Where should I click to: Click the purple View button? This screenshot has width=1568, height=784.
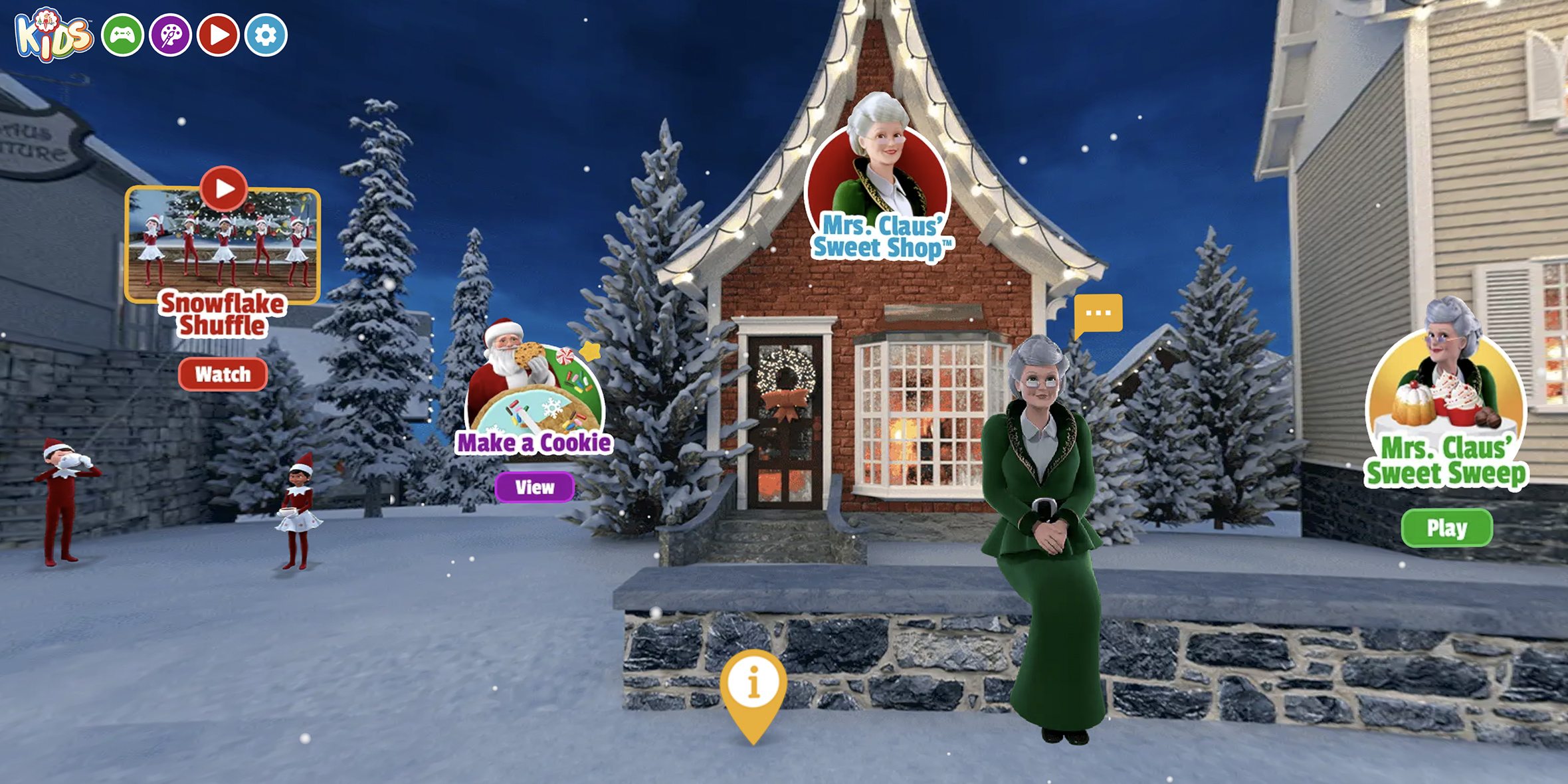[x=536, y=487]
